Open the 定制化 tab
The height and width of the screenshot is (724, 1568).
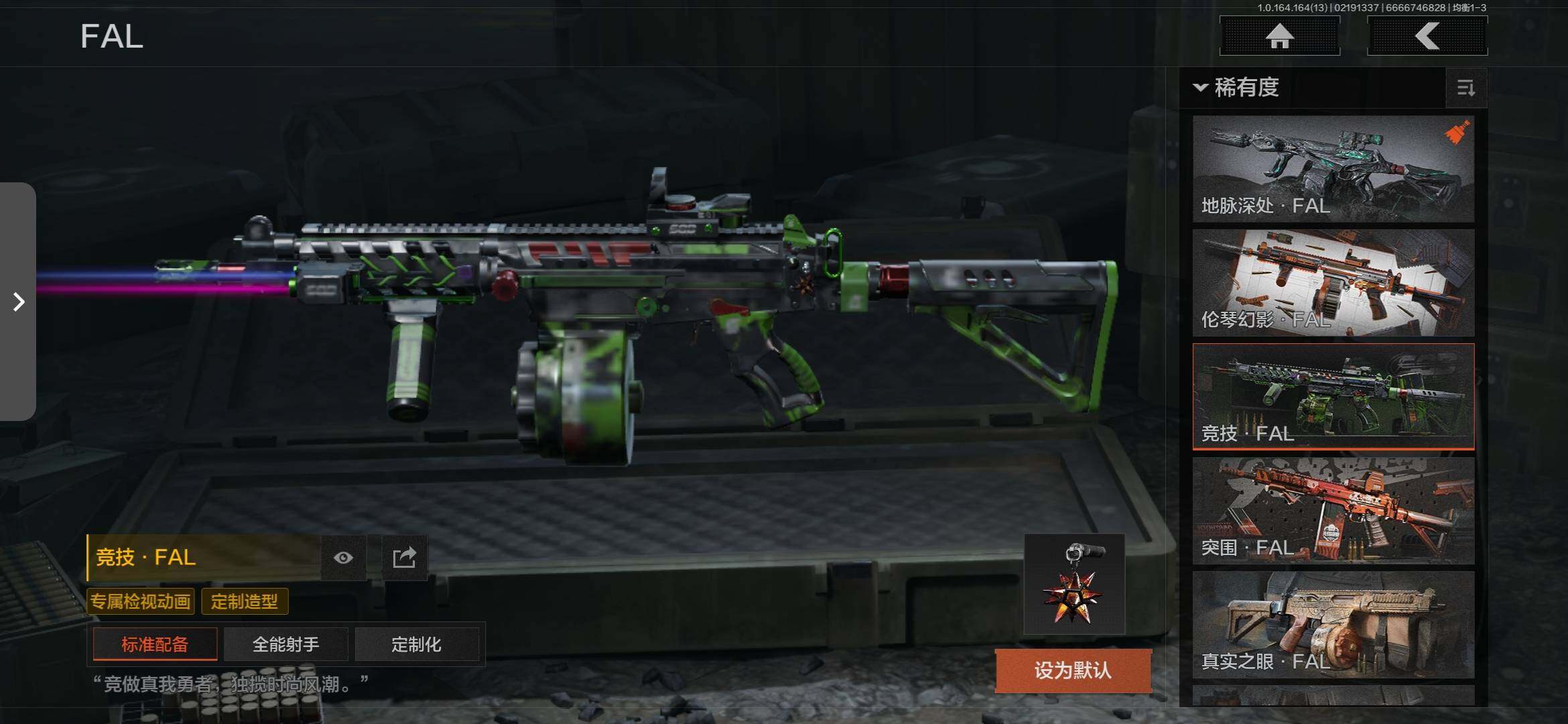point(417,644)
